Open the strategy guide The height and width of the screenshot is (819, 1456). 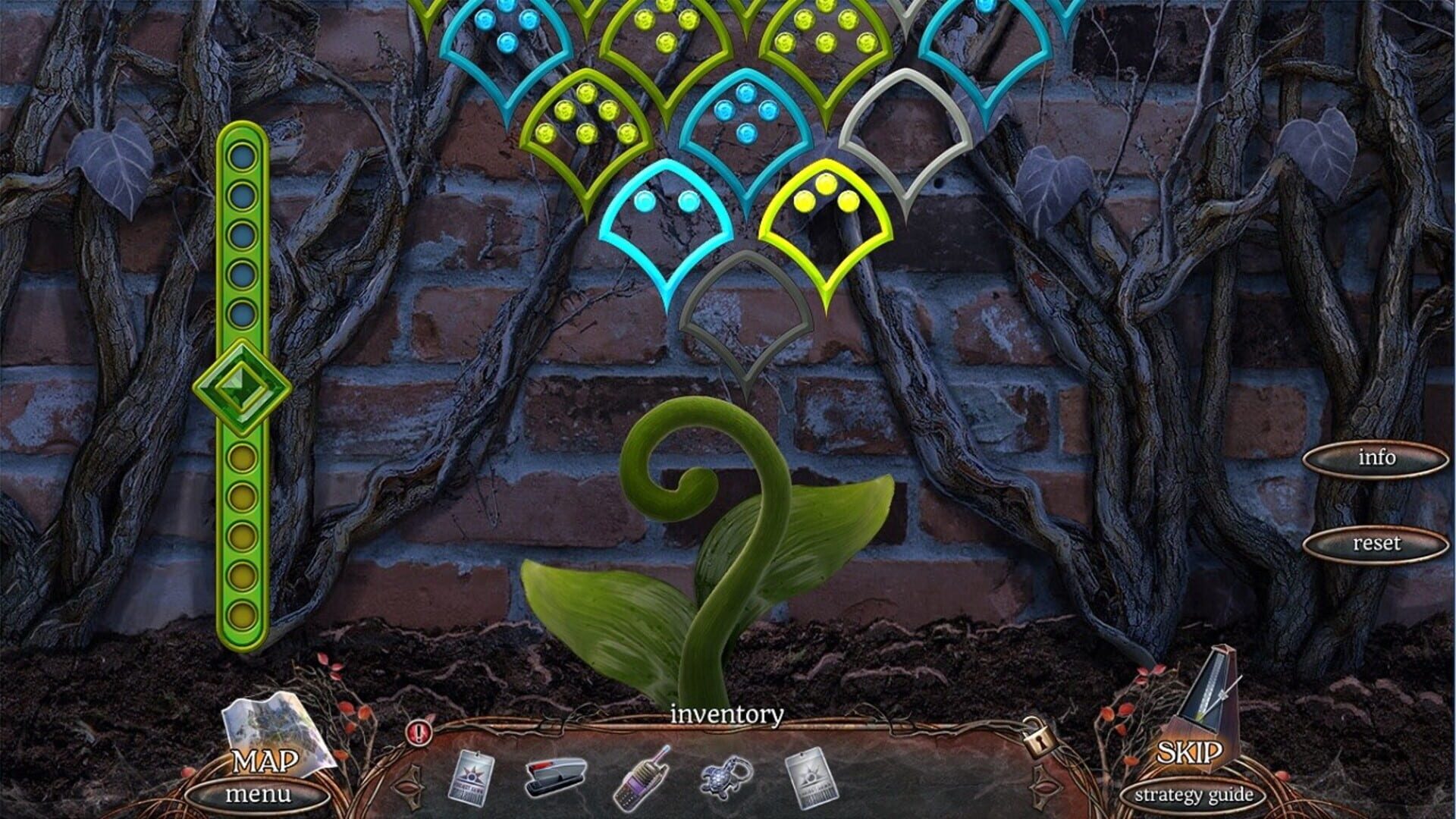pos(1194,795)
